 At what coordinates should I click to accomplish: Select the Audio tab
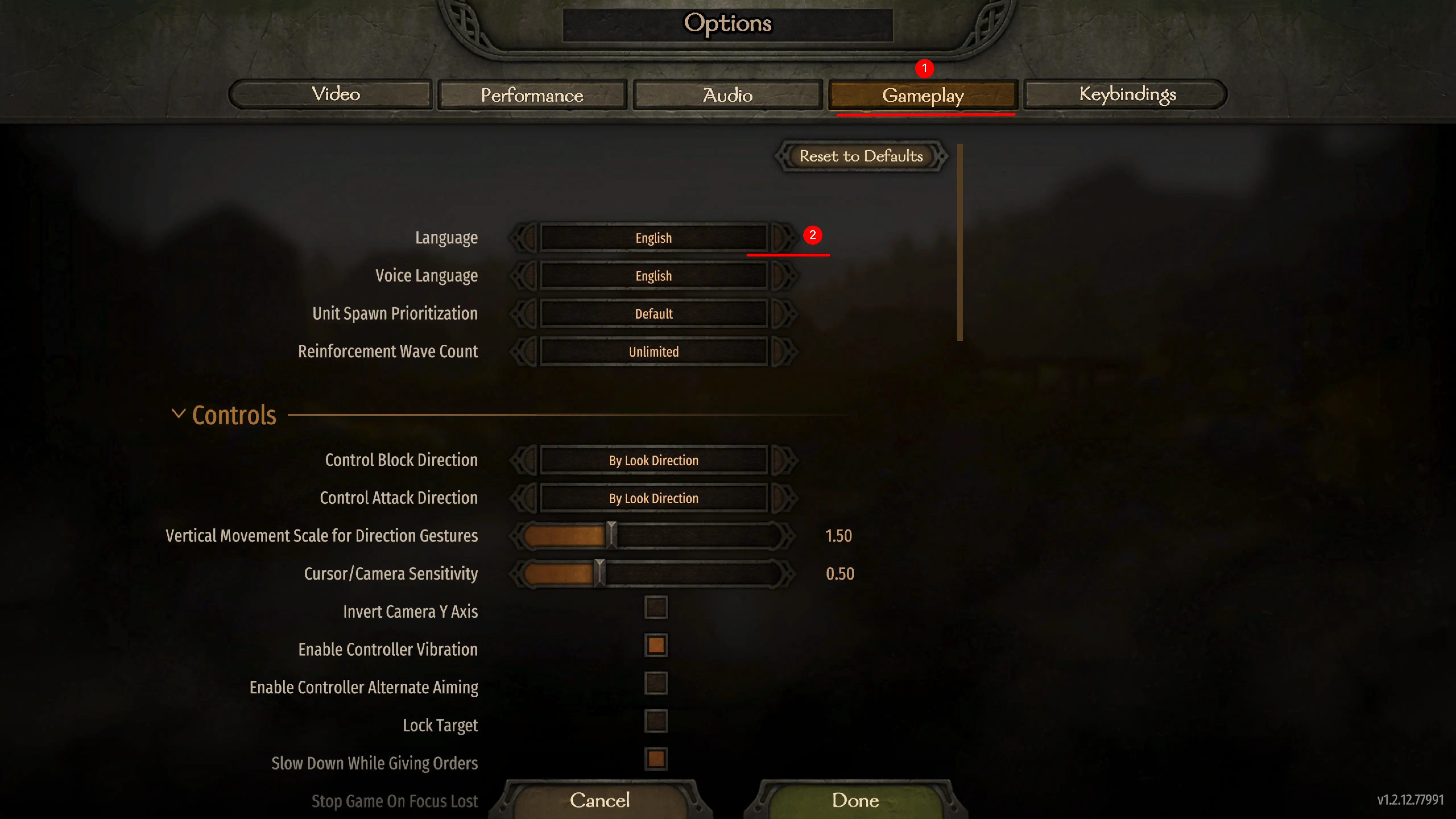tap(727, 95)
